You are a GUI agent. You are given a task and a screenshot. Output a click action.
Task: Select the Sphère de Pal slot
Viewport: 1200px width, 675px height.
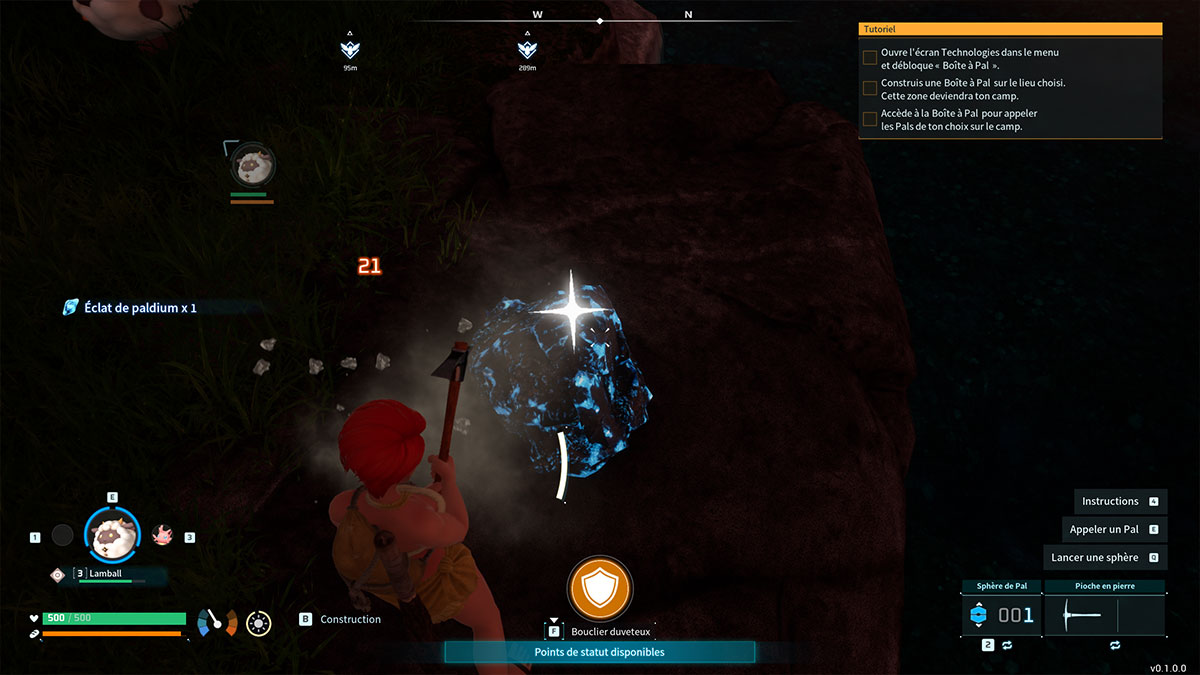pyautogui.click(x=1001, y=615)
